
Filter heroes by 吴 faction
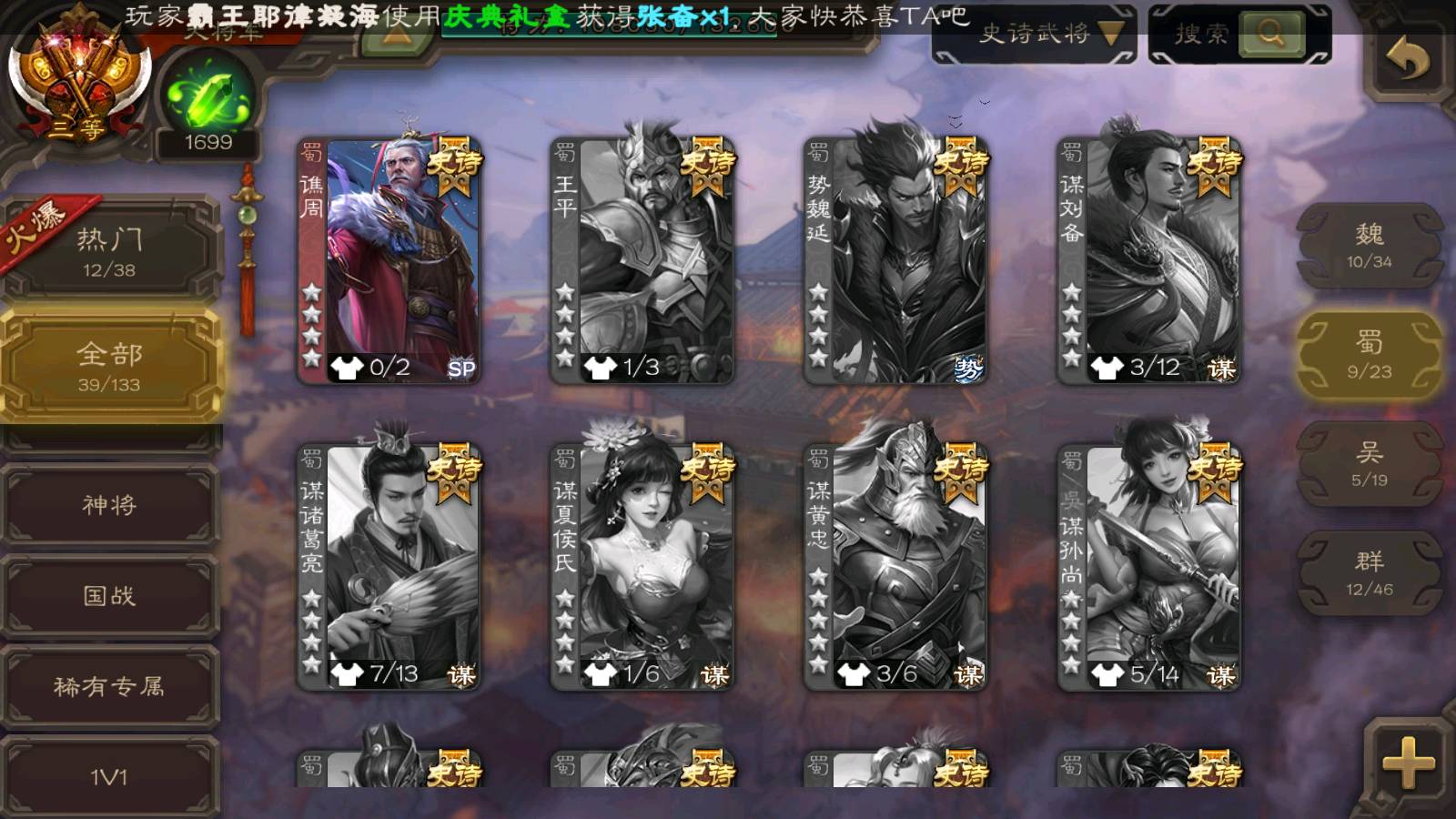point(1369,464)
